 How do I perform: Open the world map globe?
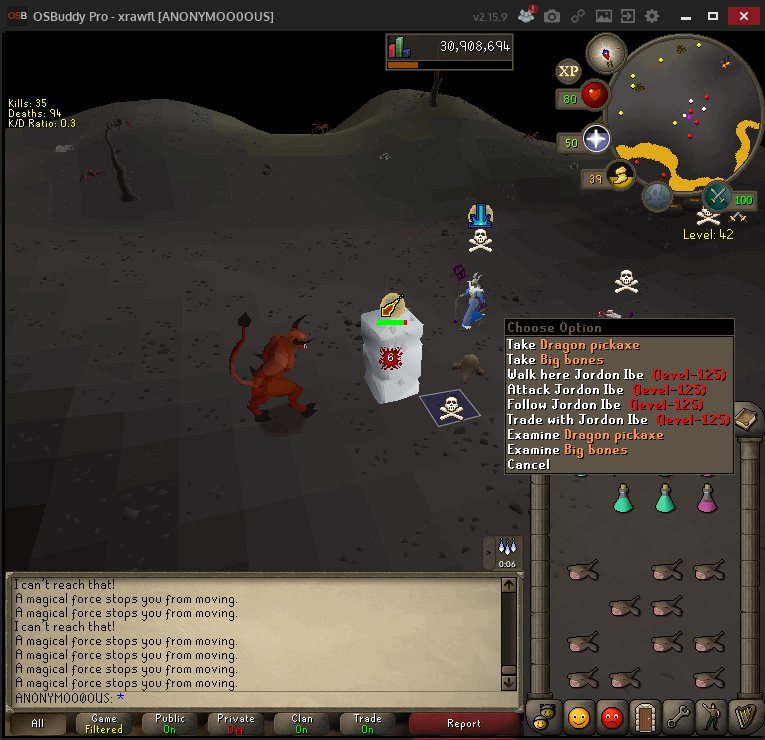657,197
